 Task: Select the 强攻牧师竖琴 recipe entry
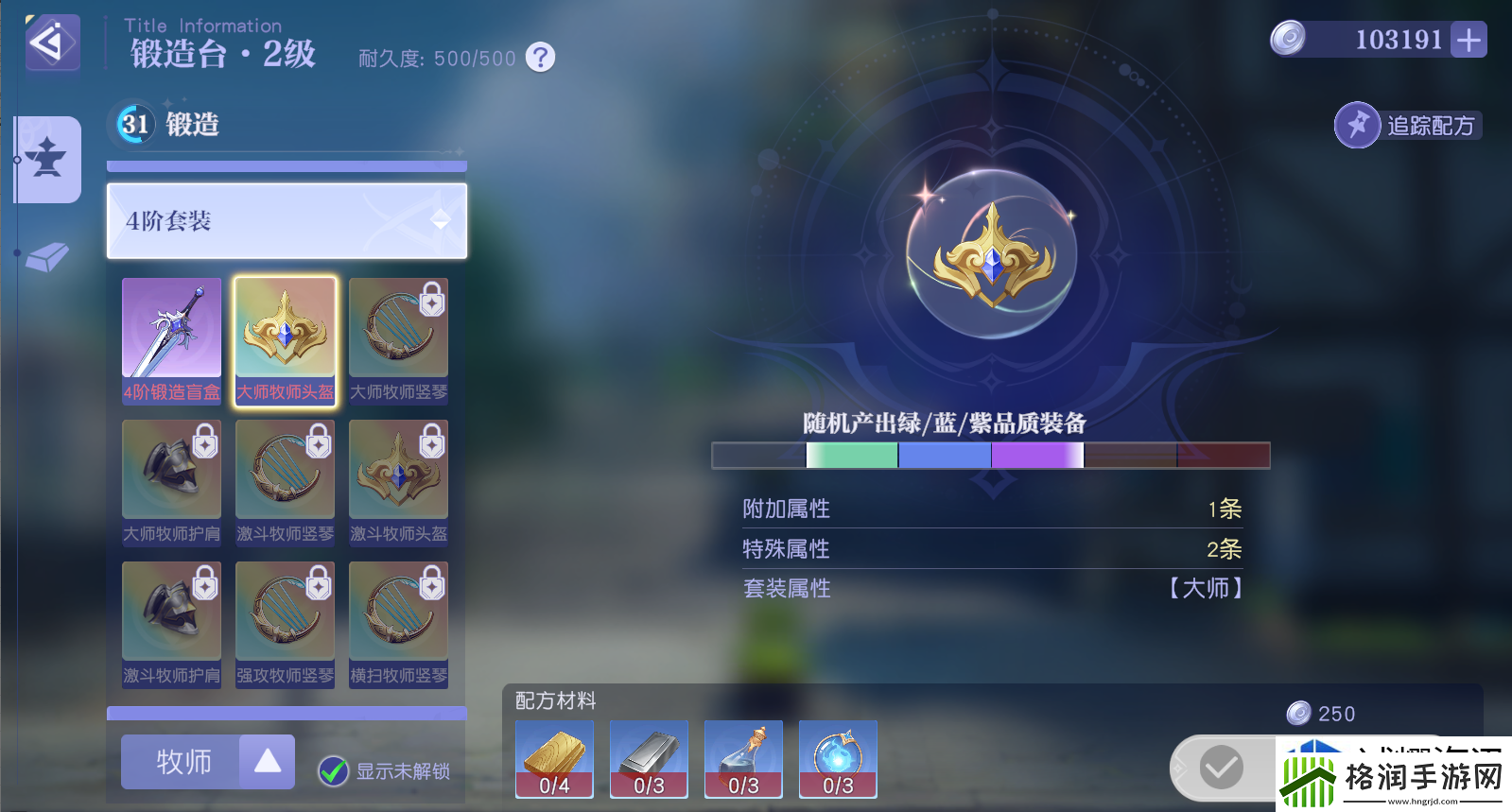point(285,614)
